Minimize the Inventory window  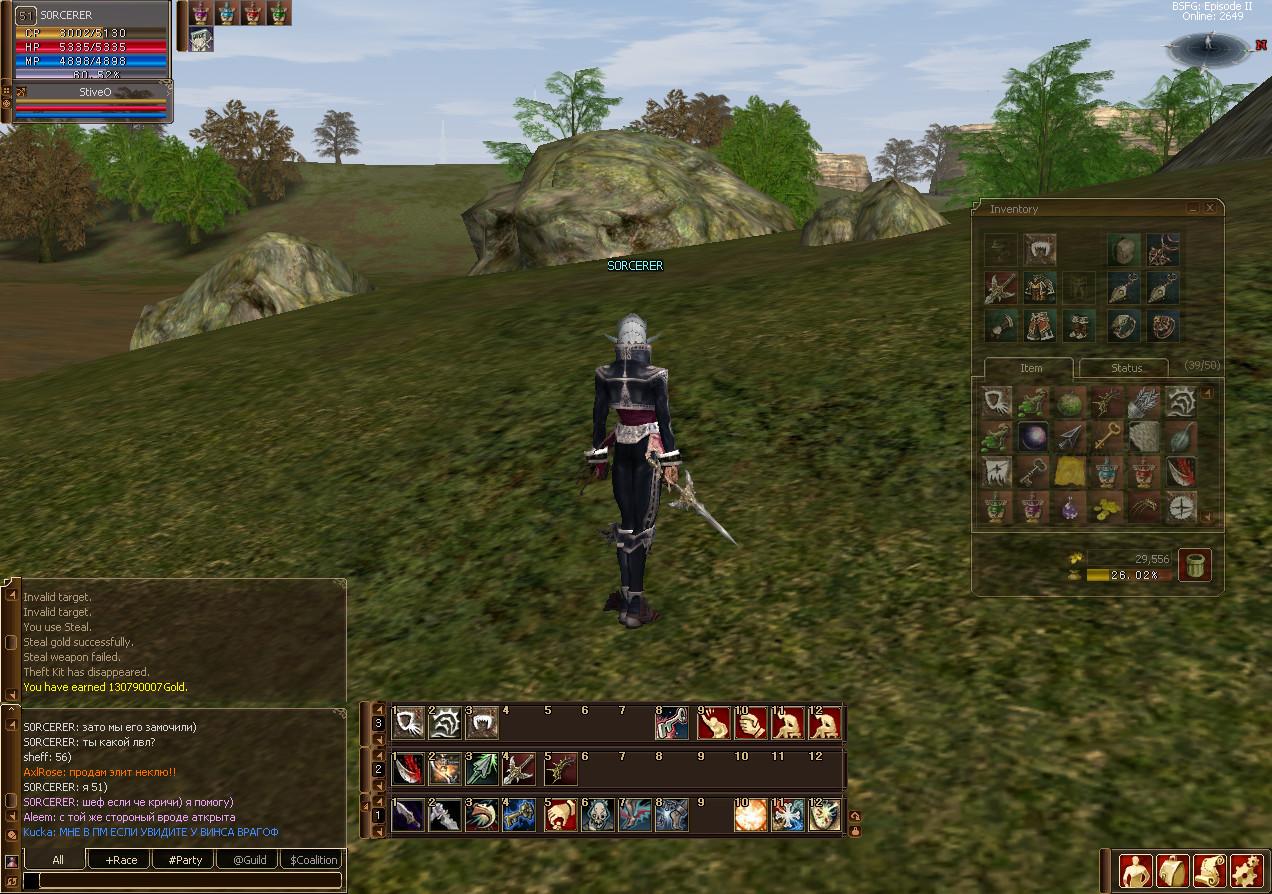point(1193,208)
